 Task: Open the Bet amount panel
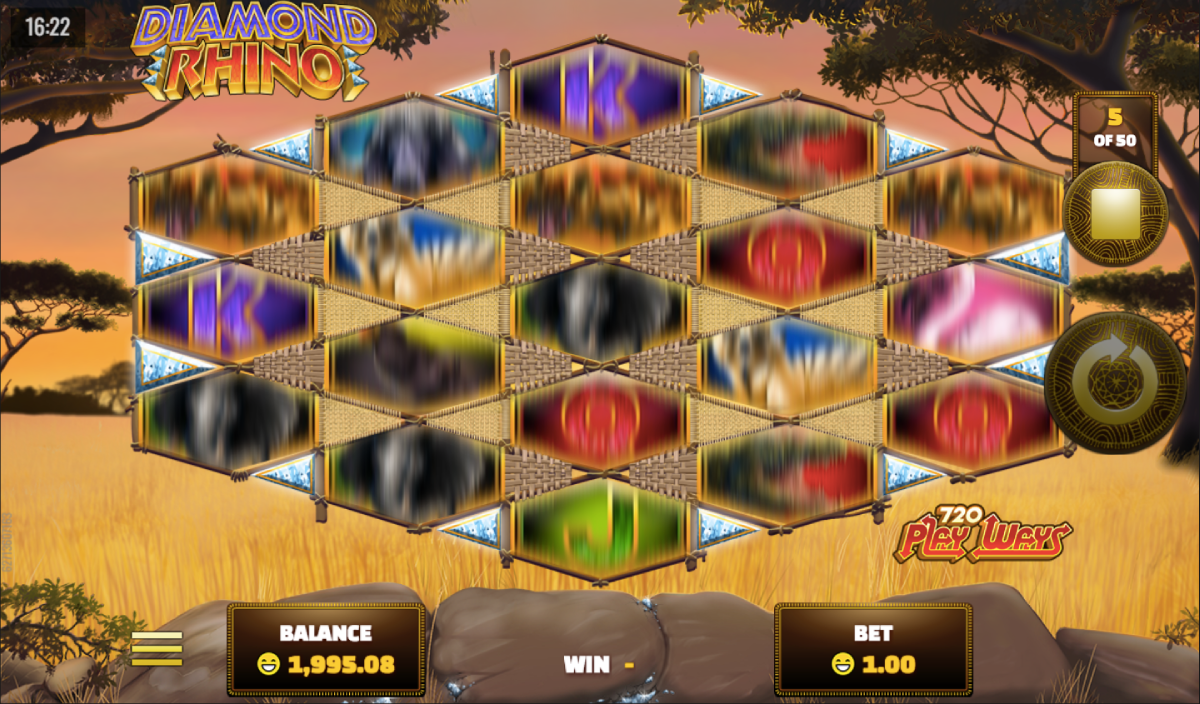point(872,649)
